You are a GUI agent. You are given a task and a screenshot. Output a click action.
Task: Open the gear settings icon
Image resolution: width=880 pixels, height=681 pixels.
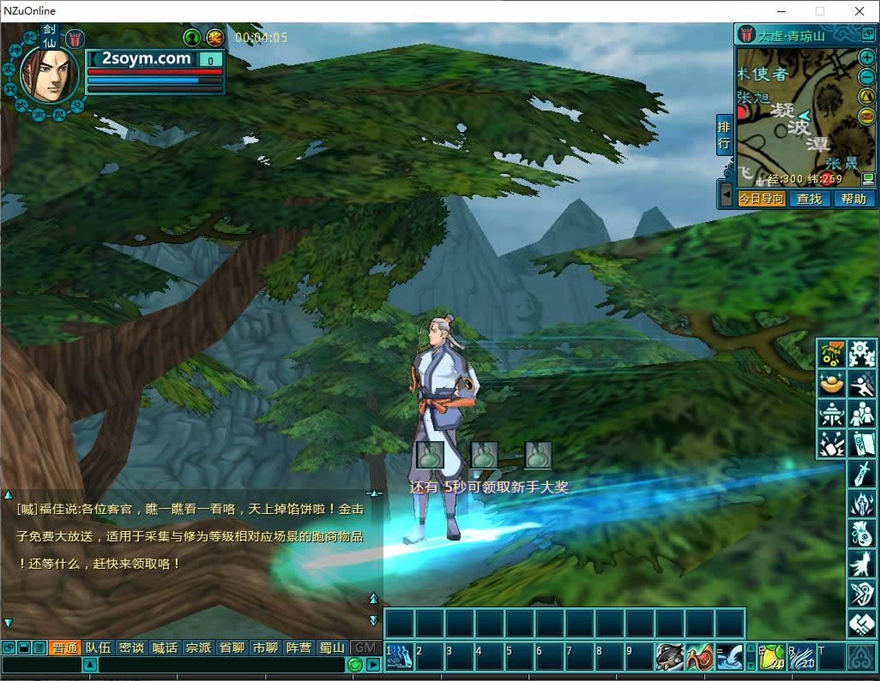[862, 354]
